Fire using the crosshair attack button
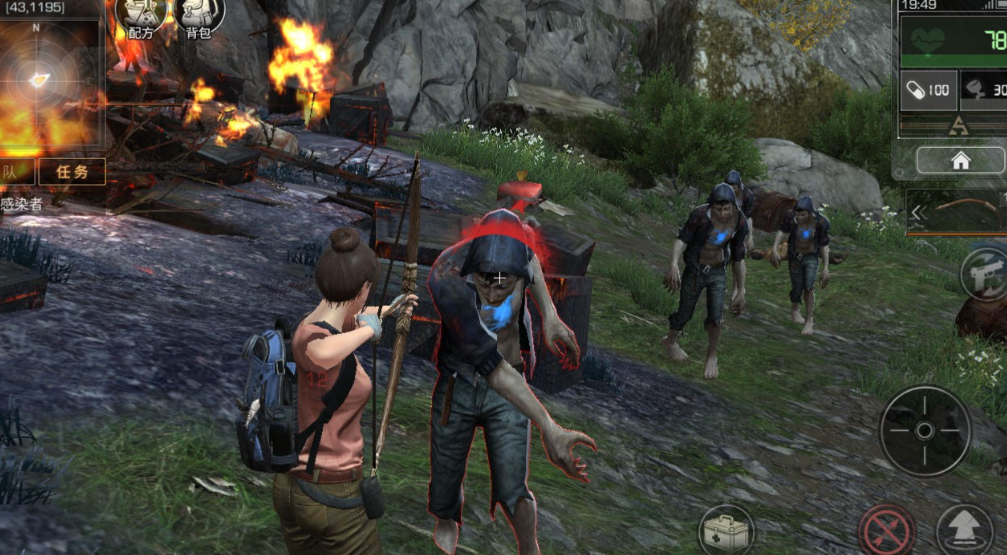1007x555 pixels. 924,430
